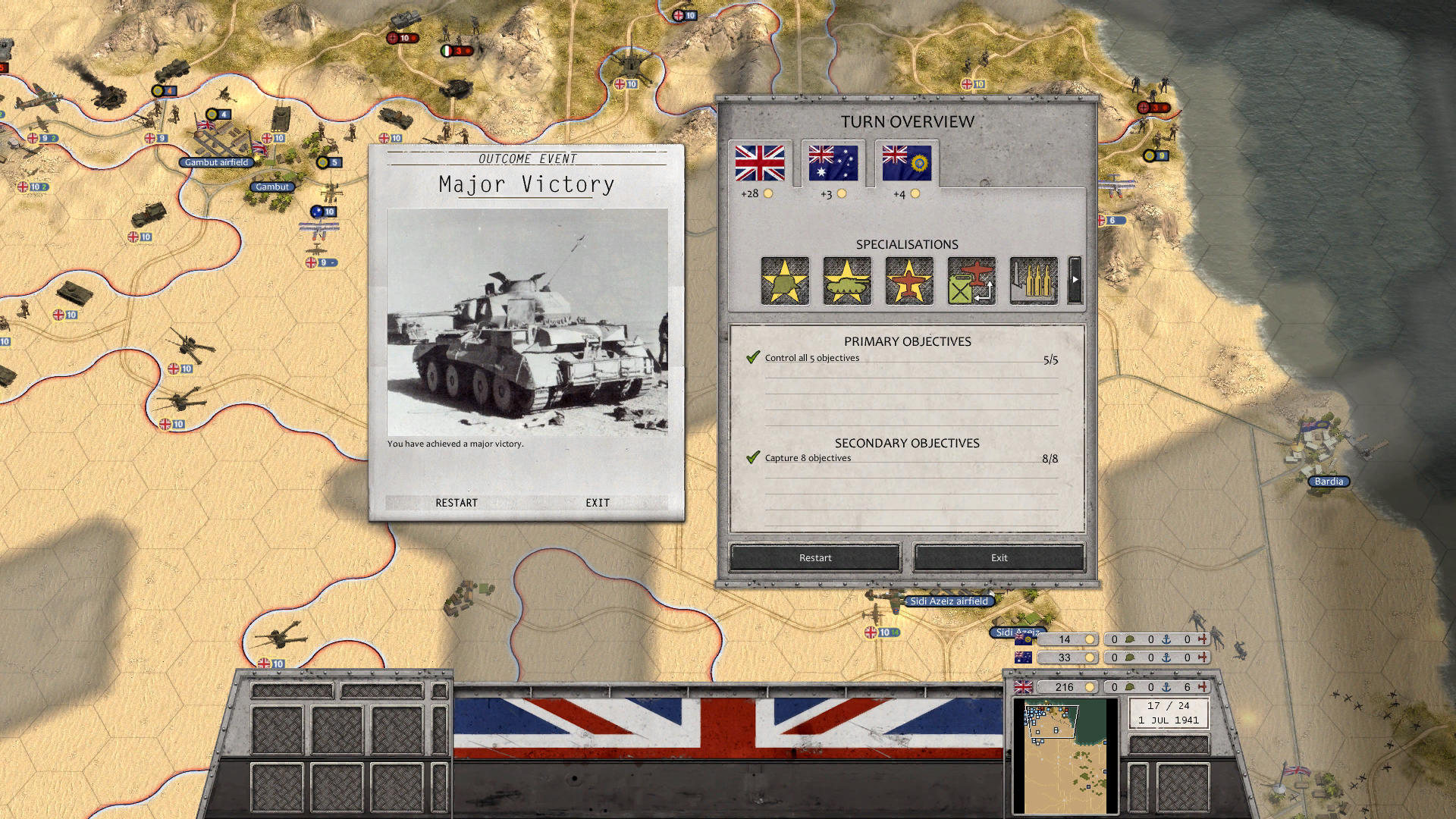The height and width of the screenshot is (819, 1456).
Task: Select the infantry specialisation star icon
Action: pos(784,281)
